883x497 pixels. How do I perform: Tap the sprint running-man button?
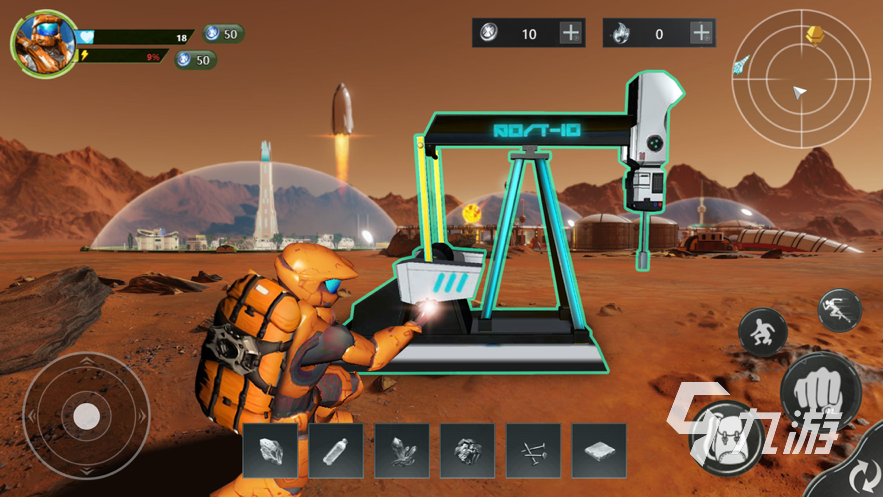(839, 310)
